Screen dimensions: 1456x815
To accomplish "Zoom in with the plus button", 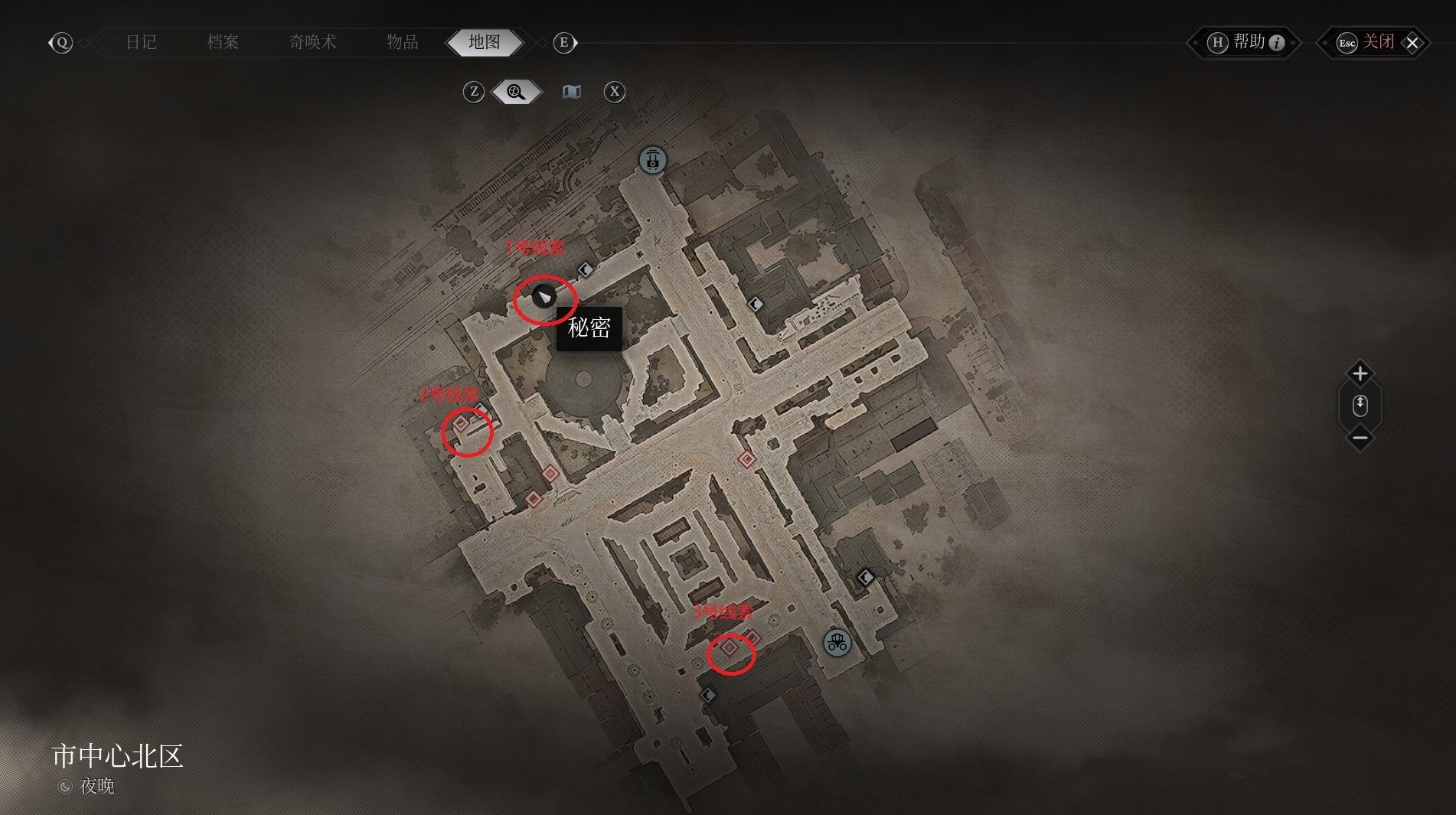I will [1360, 373].
